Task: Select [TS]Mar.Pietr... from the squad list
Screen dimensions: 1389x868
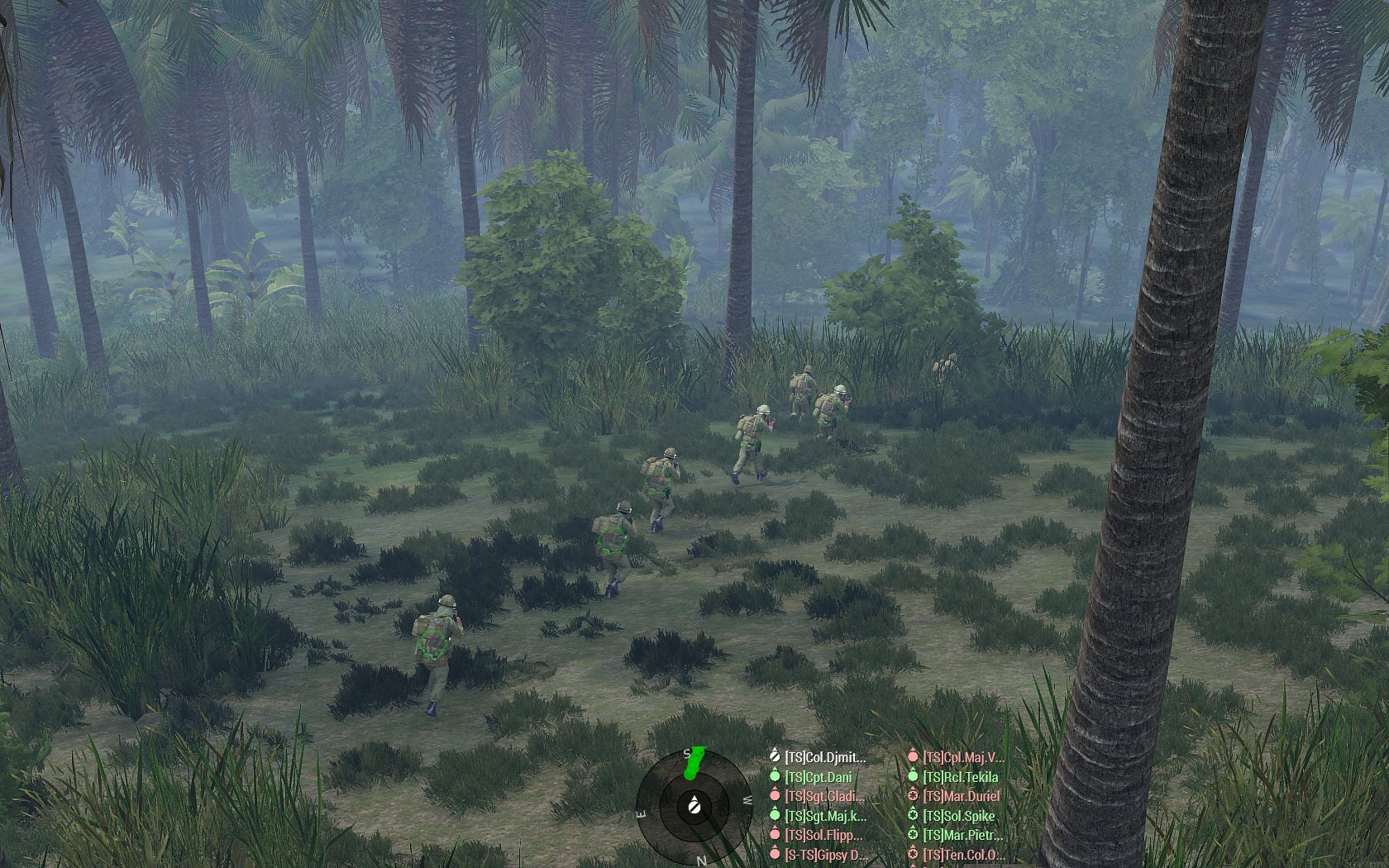Action: (x=962, y=835)
